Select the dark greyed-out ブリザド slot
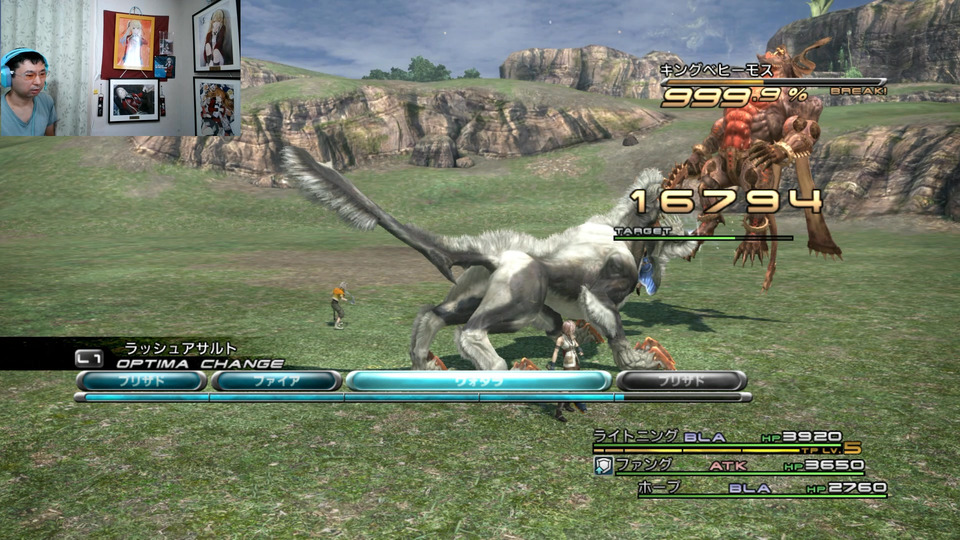Screen dimensions: 960x540 (x=681, y=380)
